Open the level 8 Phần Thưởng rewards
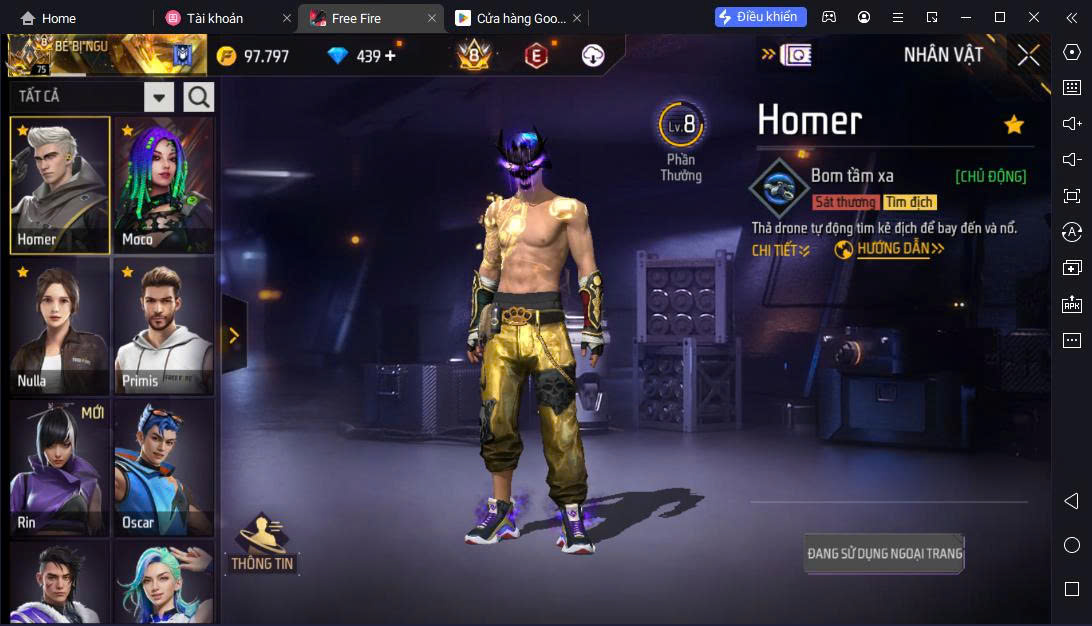Viewport: 1092px width, 626px height. (x=682, y=141)
